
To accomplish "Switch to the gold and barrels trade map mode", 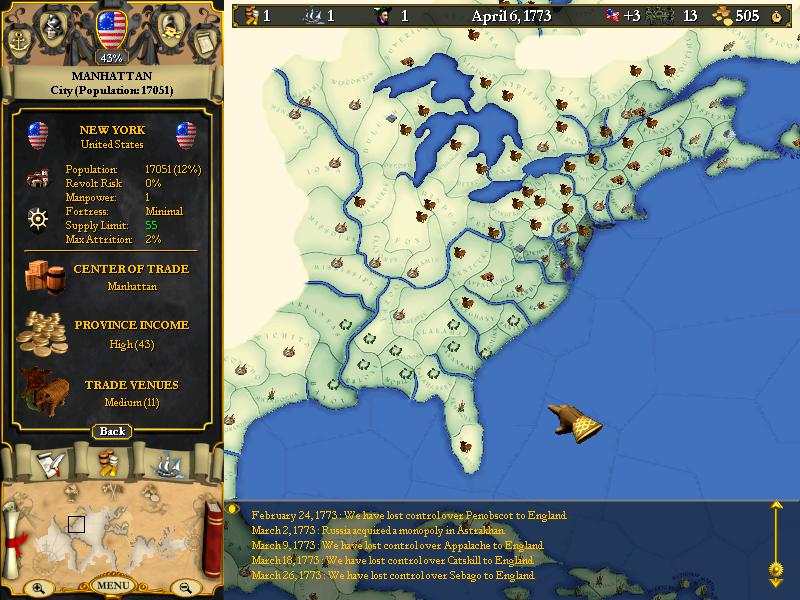I will click(110, 463).
